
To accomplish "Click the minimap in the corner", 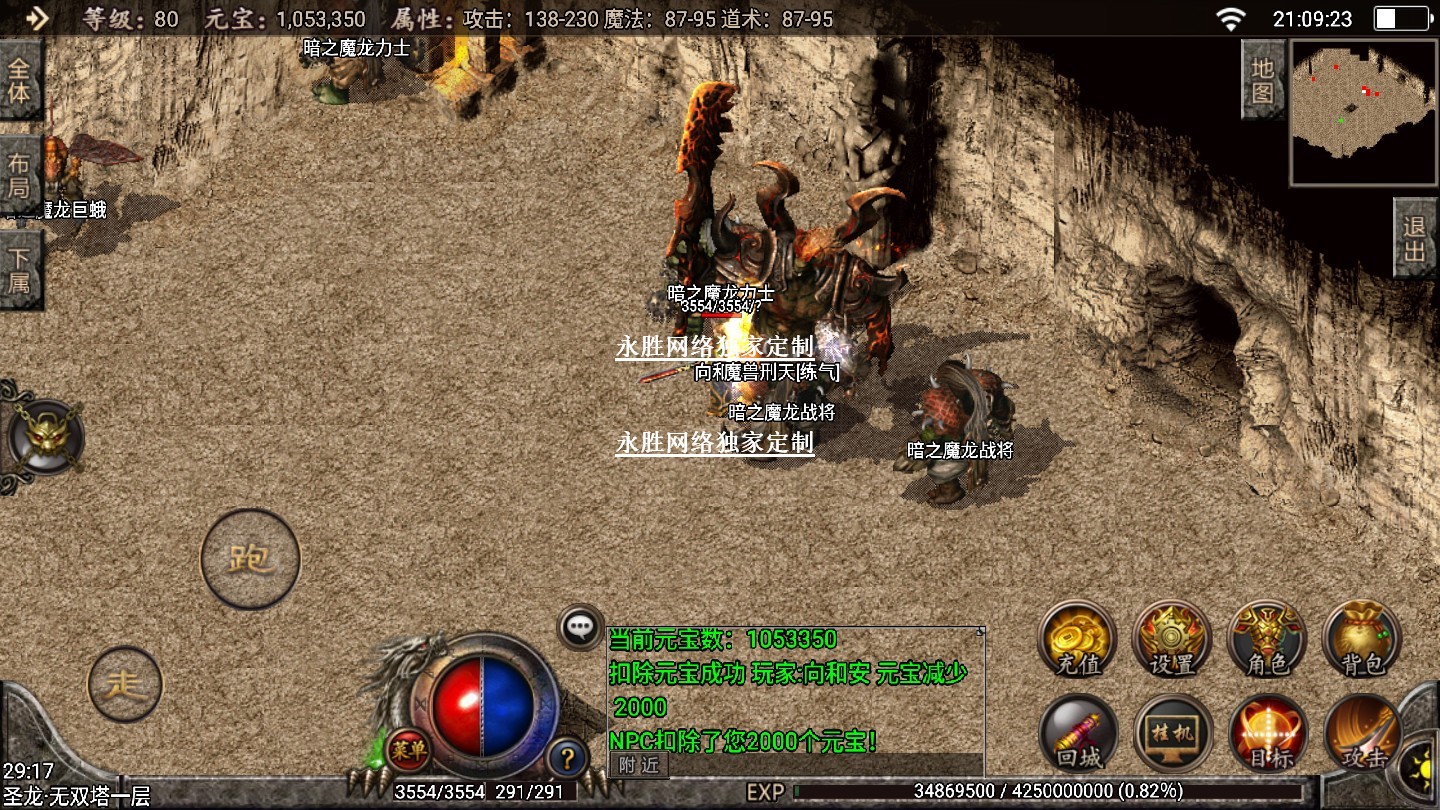I will coord(1365,112).
